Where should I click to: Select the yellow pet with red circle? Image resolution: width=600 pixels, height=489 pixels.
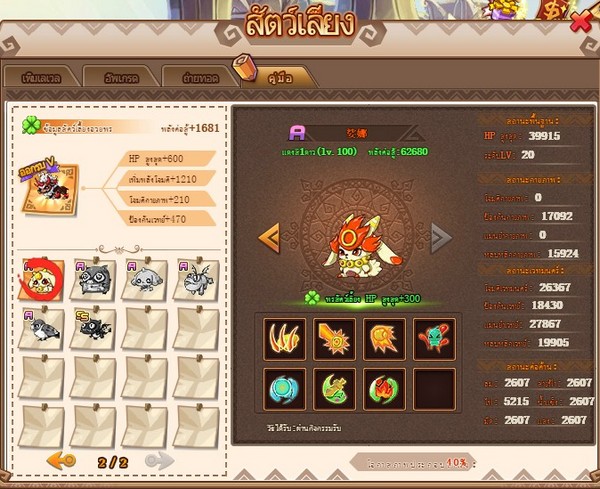[45, 280]
